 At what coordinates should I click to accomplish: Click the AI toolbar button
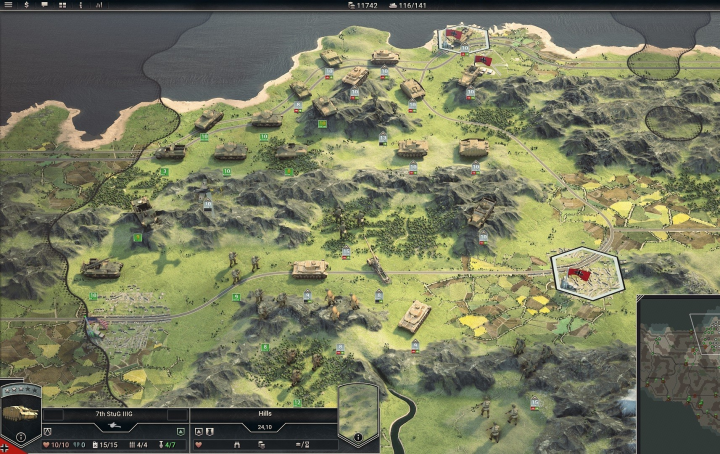99,5
